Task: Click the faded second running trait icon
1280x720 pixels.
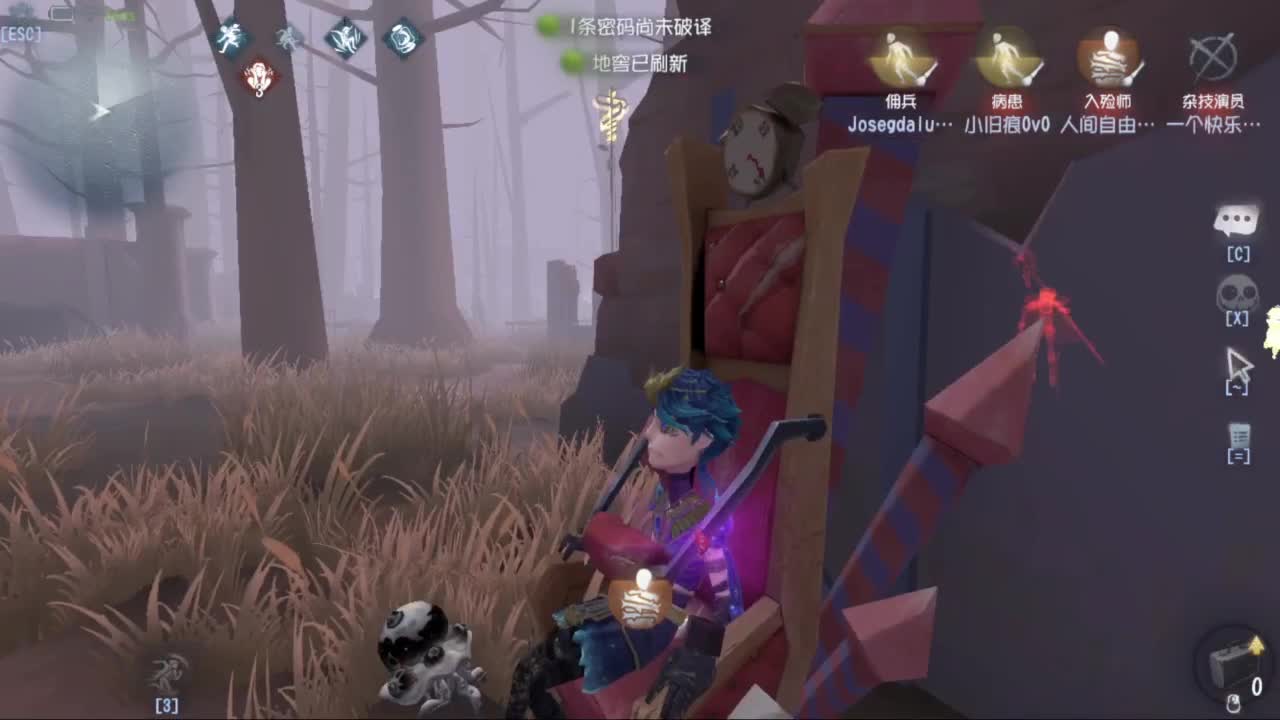Action: 286,37
